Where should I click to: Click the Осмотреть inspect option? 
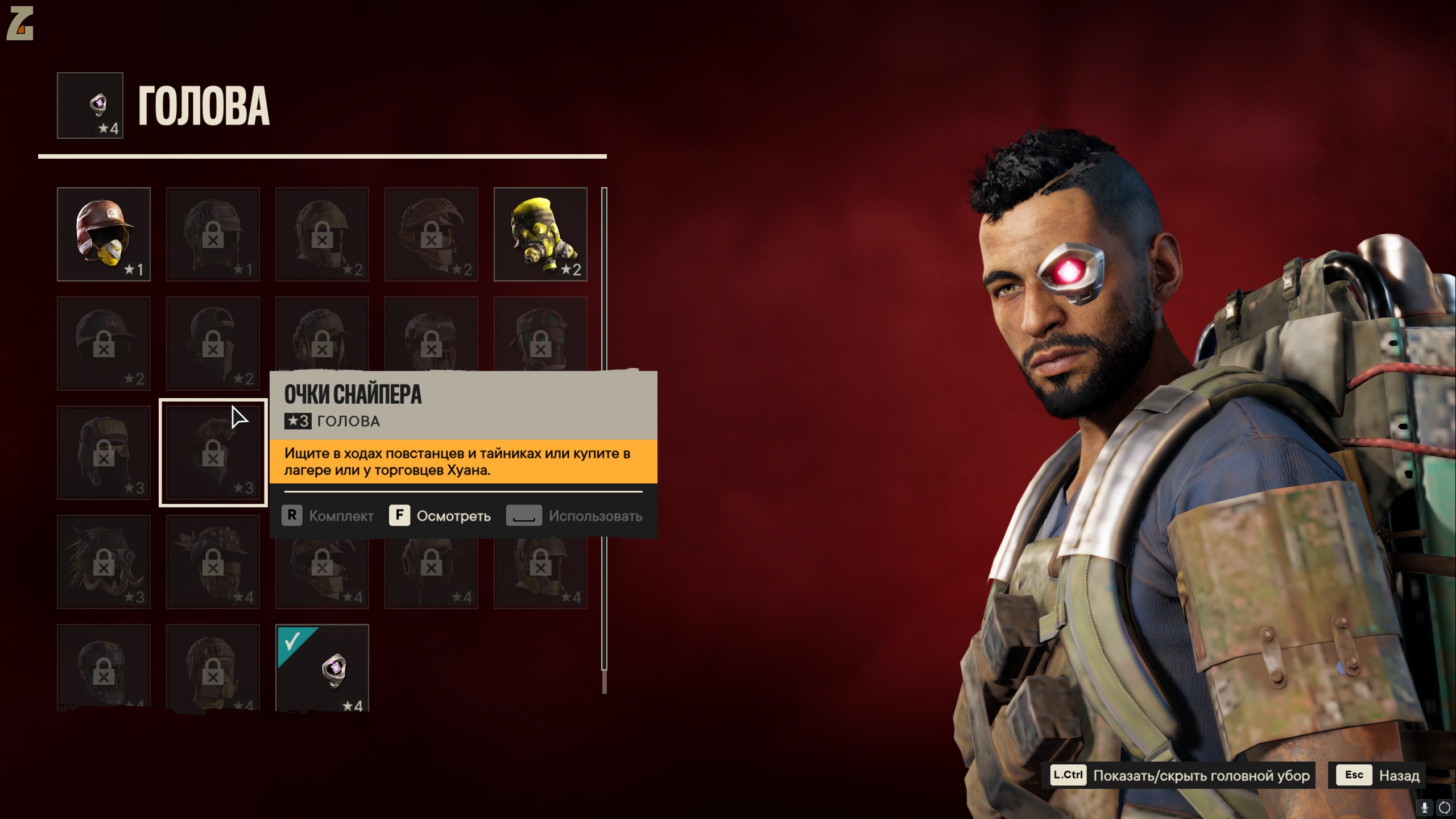[440, 516]
